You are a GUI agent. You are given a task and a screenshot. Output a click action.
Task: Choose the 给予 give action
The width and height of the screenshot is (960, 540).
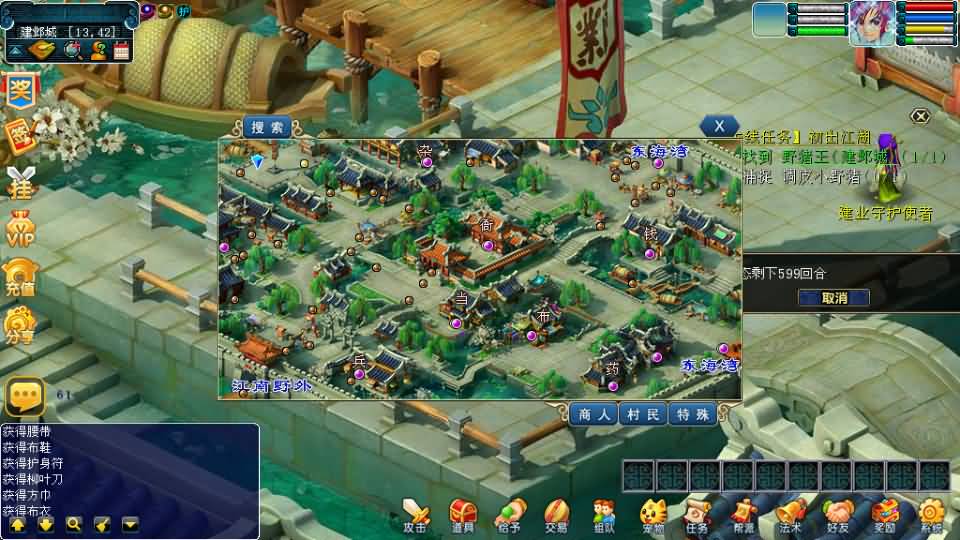[x=509, y=515]
